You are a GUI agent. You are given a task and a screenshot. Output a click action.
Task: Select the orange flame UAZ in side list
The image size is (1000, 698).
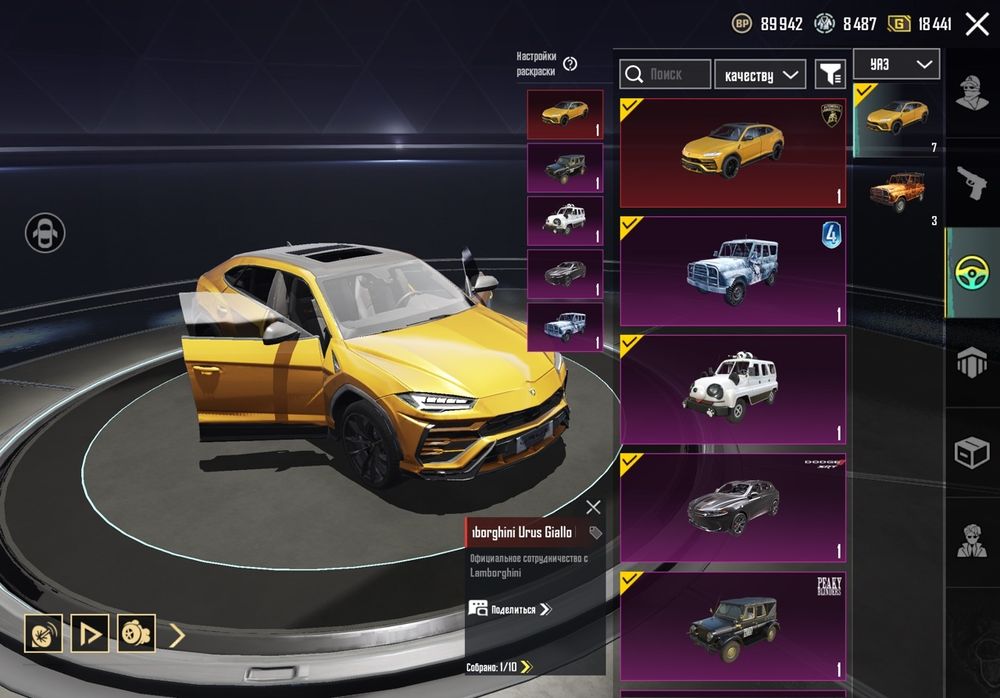[896, 190]
